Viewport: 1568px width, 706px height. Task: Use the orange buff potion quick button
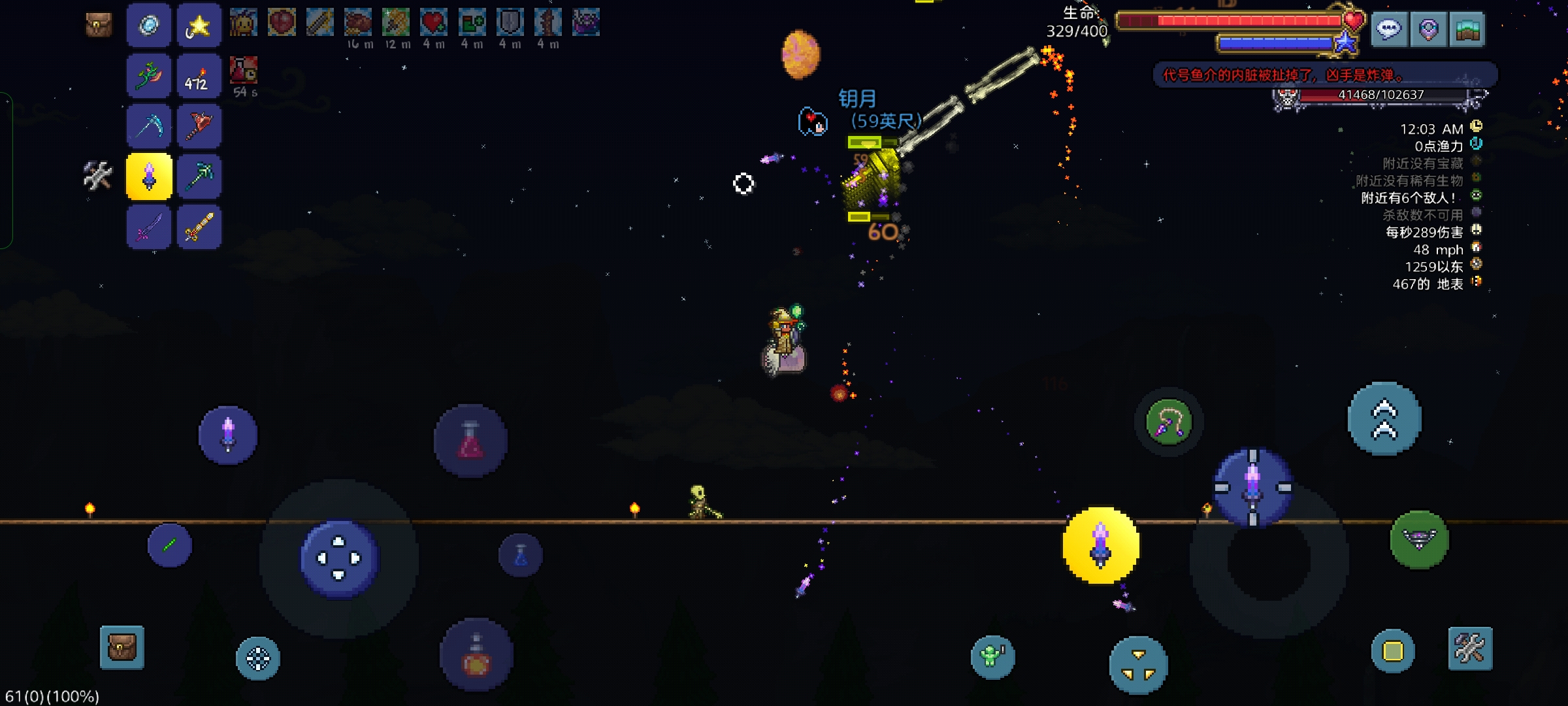point(476,656)
